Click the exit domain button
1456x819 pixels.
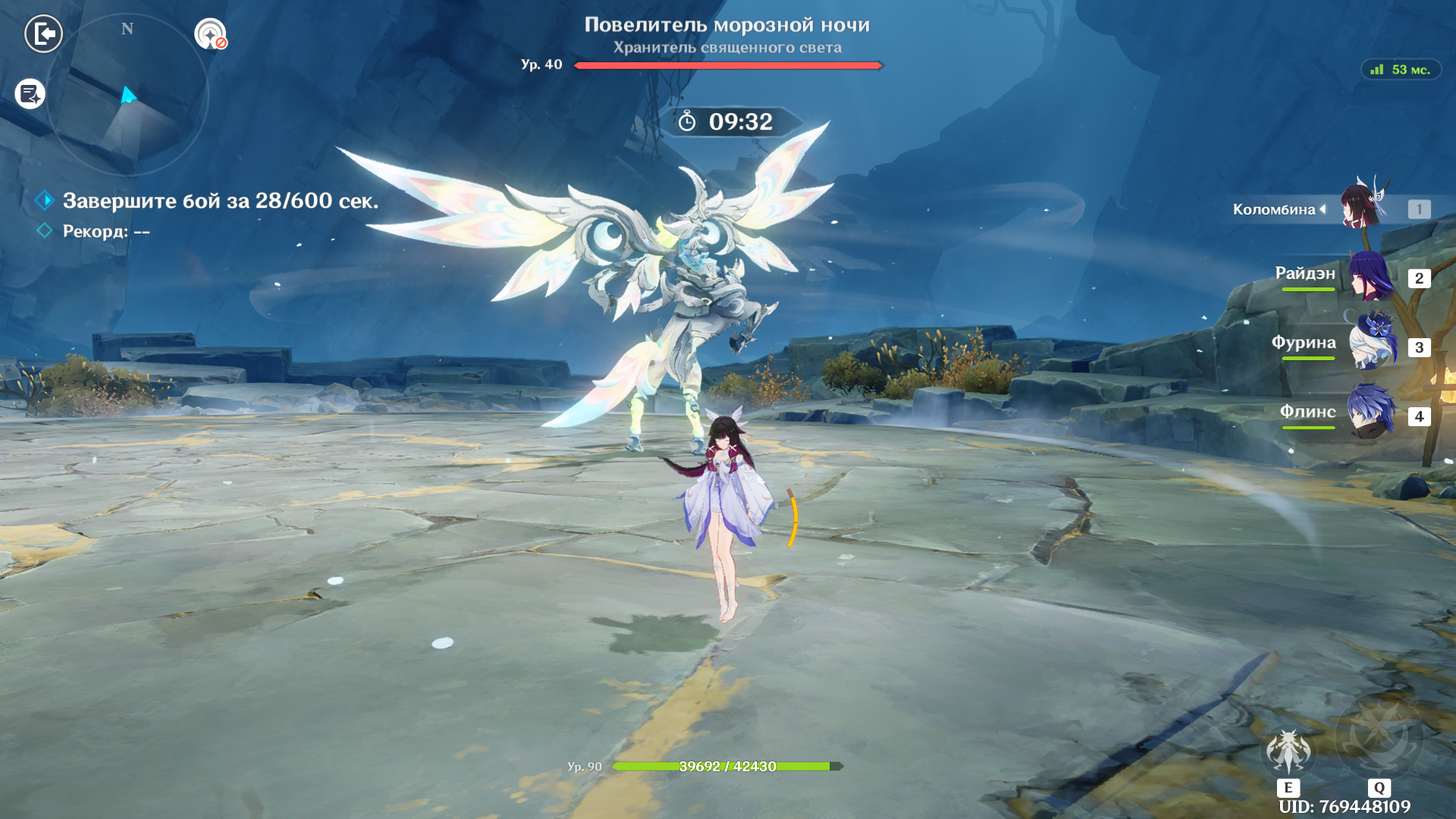point(43,34)
